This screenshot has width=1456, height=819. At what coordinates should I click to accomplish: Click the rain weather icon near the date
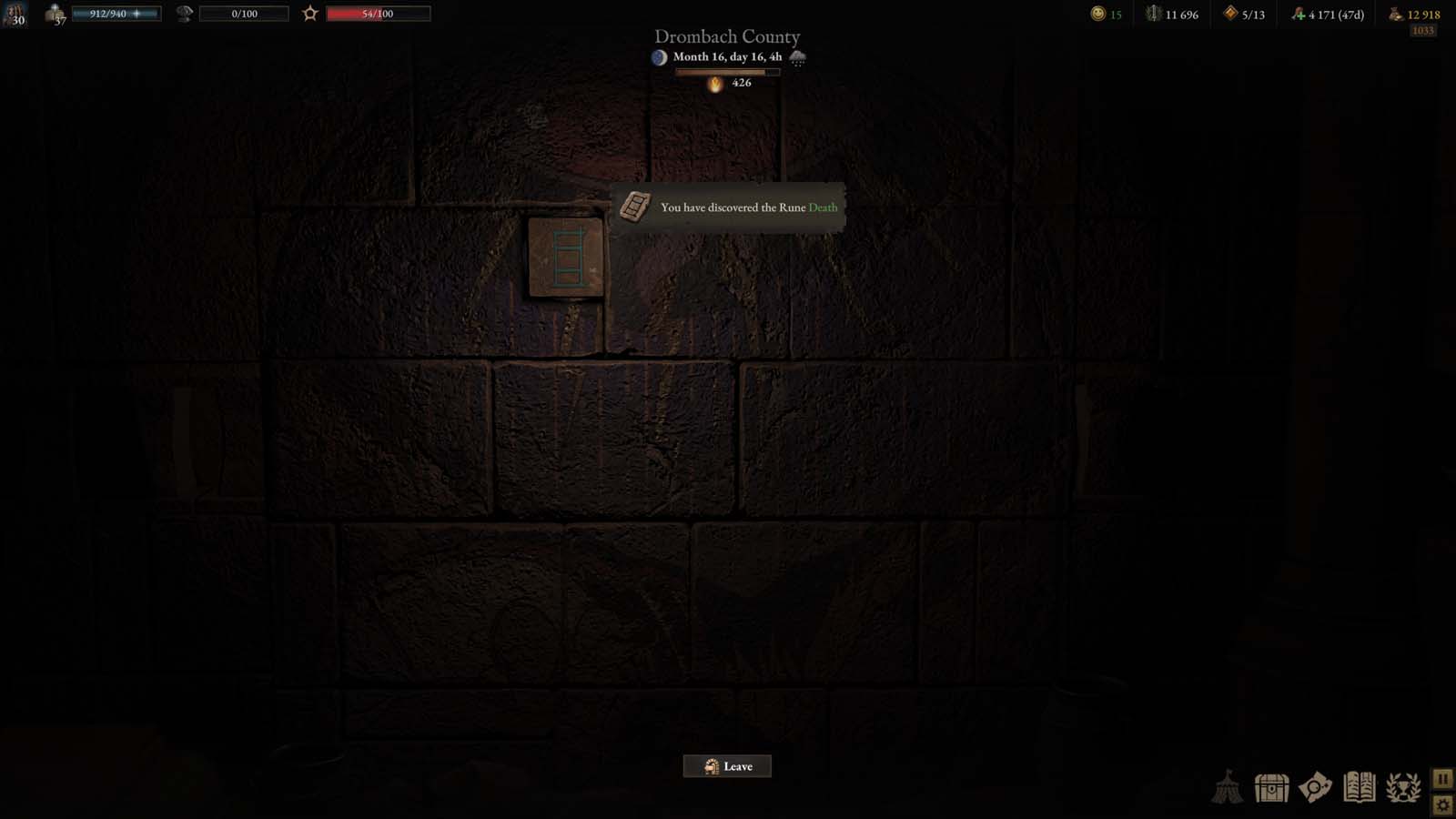click(799, 57)
